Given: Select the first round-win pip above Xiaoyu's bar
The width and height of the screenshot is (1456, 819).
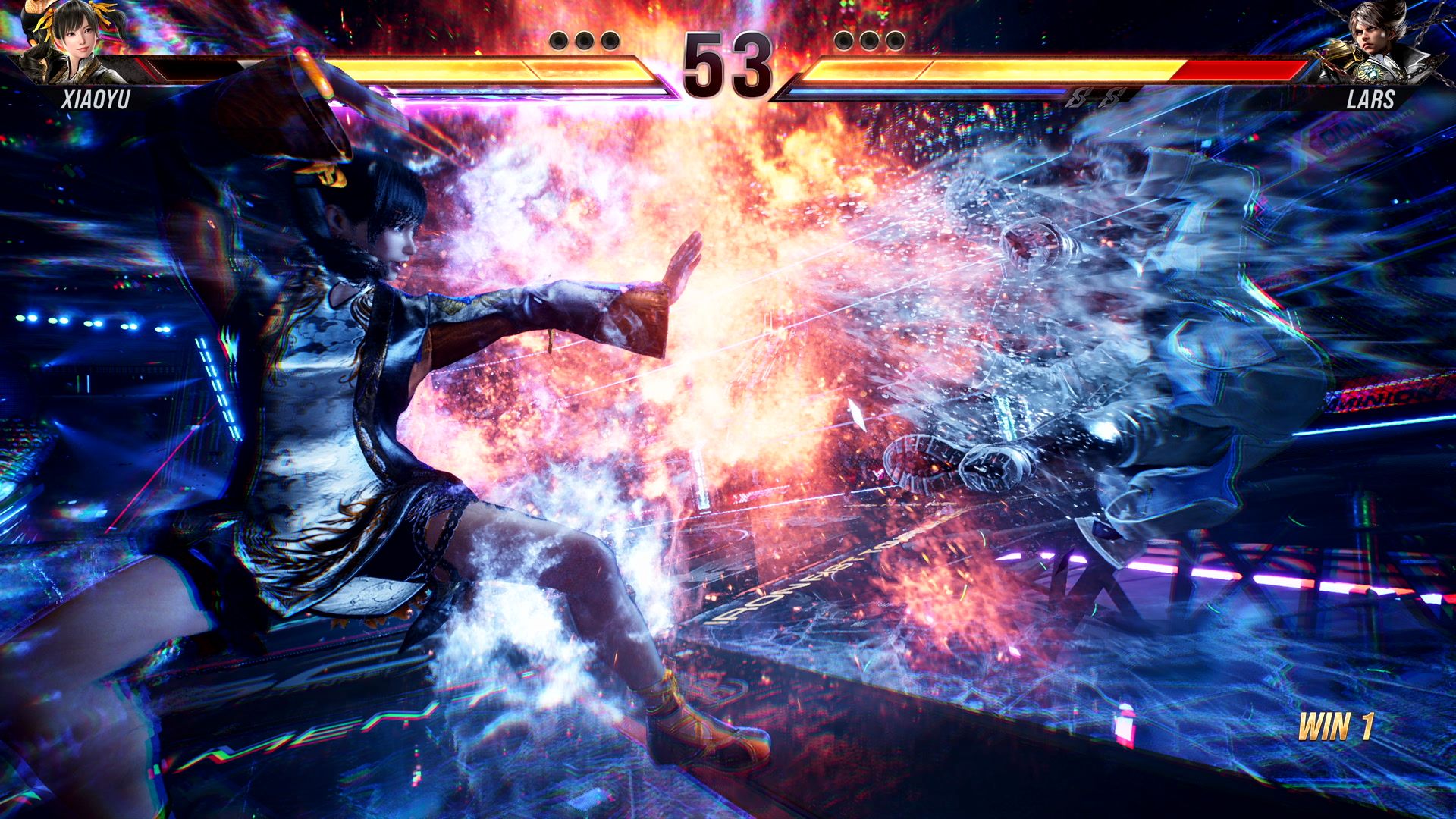Looking at the screenshot, I should click(557, 40).
